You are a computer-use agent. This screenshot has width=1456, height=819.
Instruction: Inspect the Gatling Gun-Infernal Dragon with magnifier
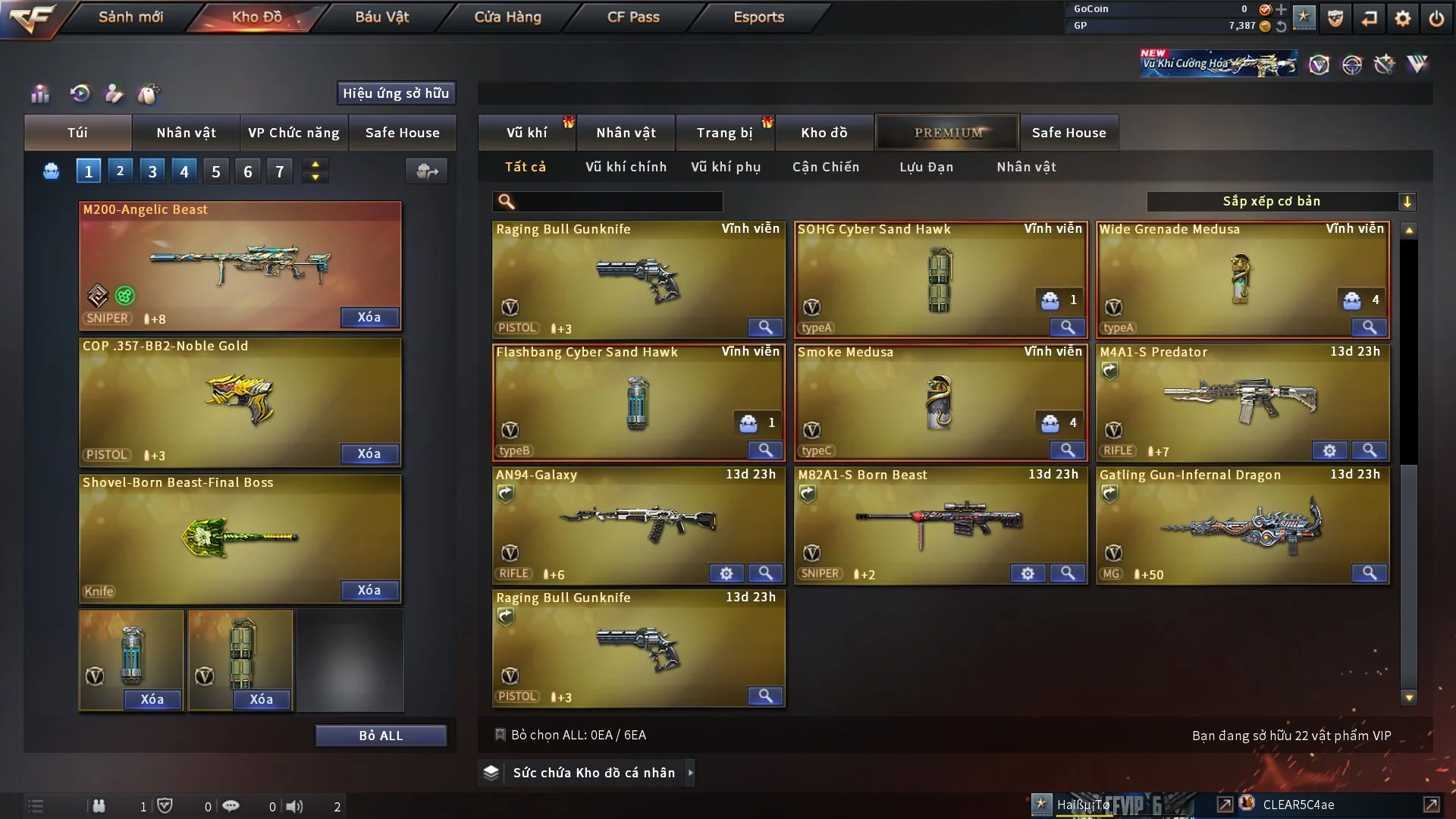(1369, 573)
